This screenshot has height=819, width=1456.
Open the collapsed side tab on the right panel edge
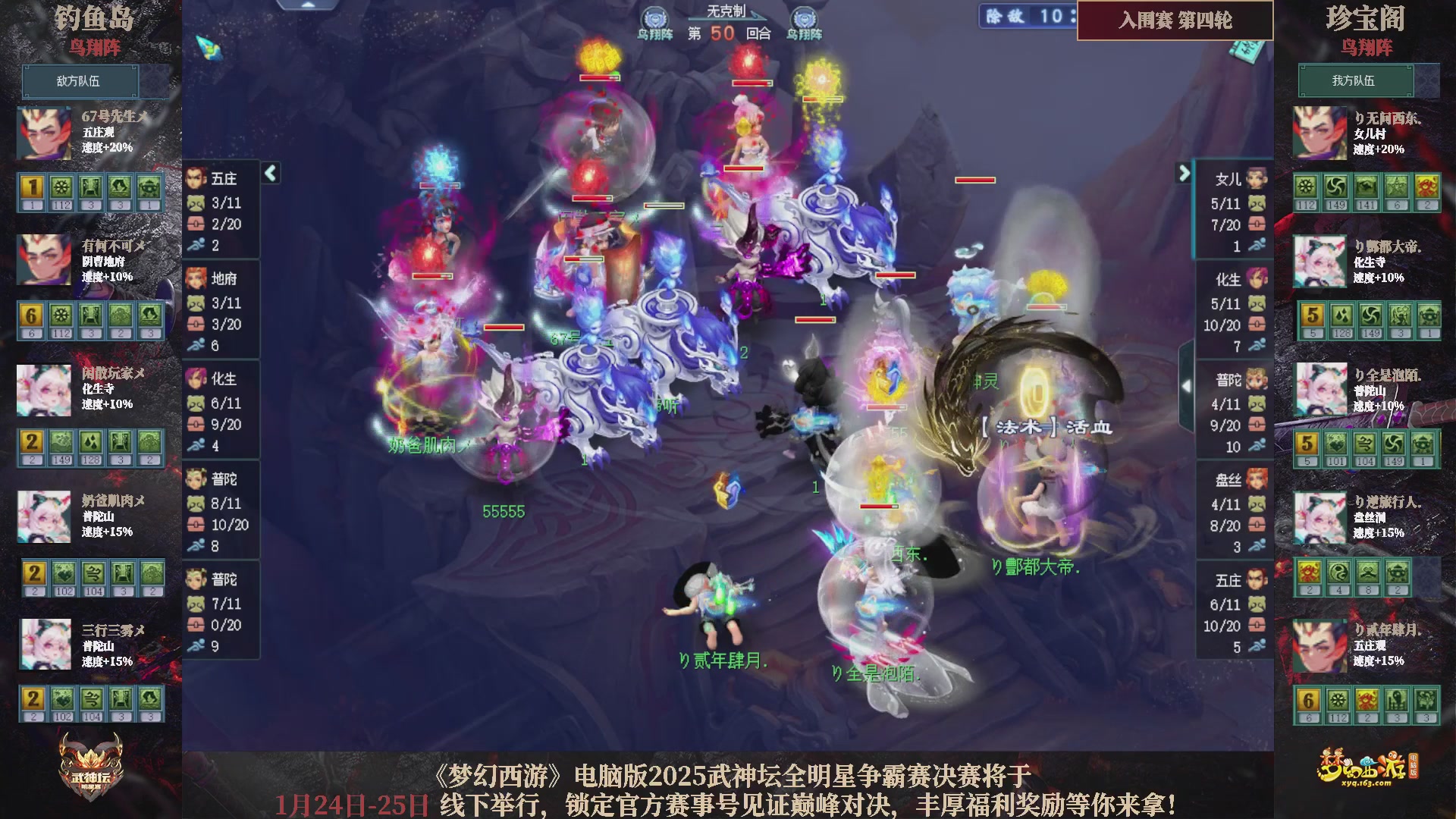pyautogui.click(x=1185, y=384)
